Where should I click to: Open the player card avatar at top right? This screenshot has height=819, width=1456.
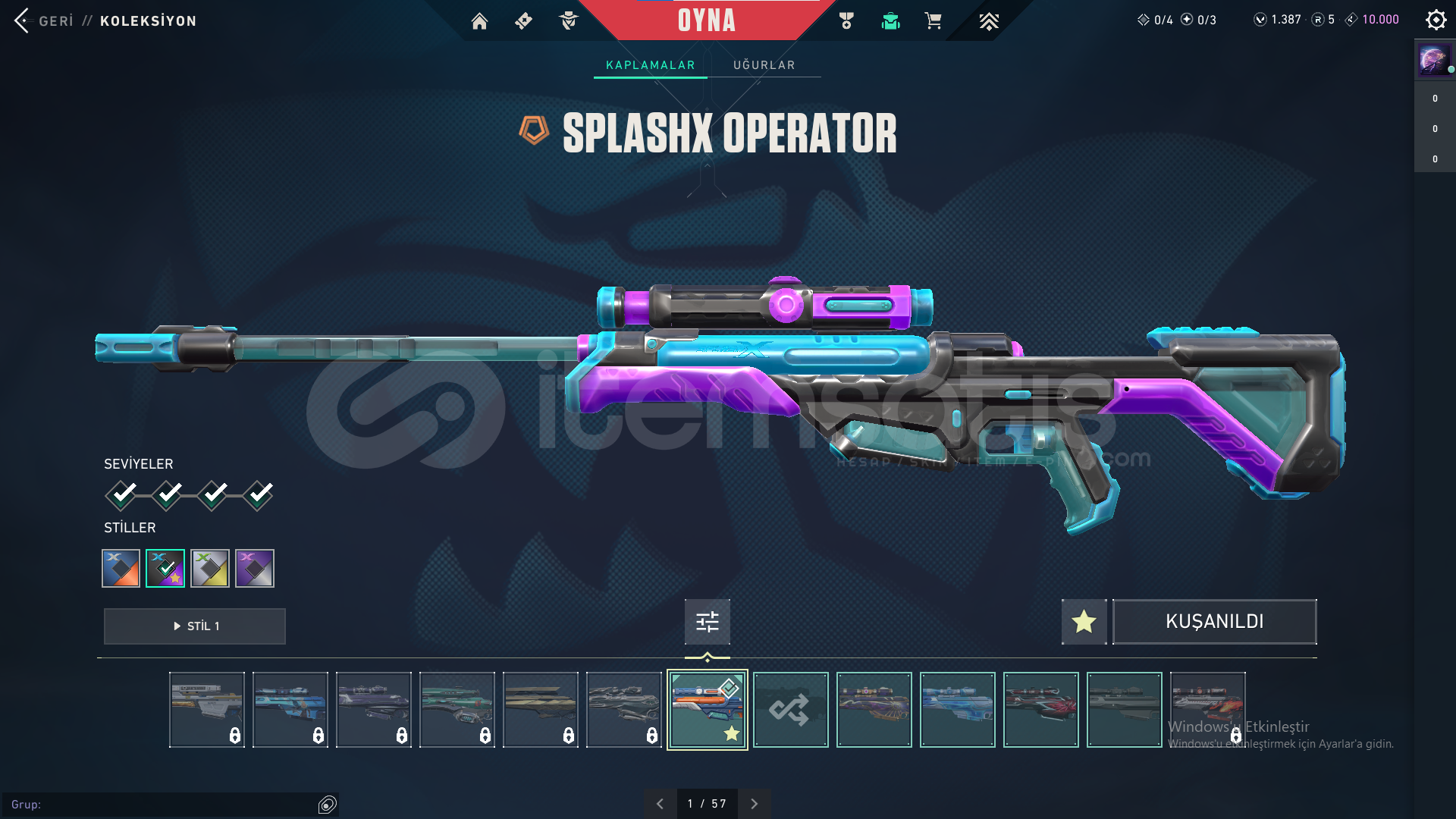(x=1434, y=59)
